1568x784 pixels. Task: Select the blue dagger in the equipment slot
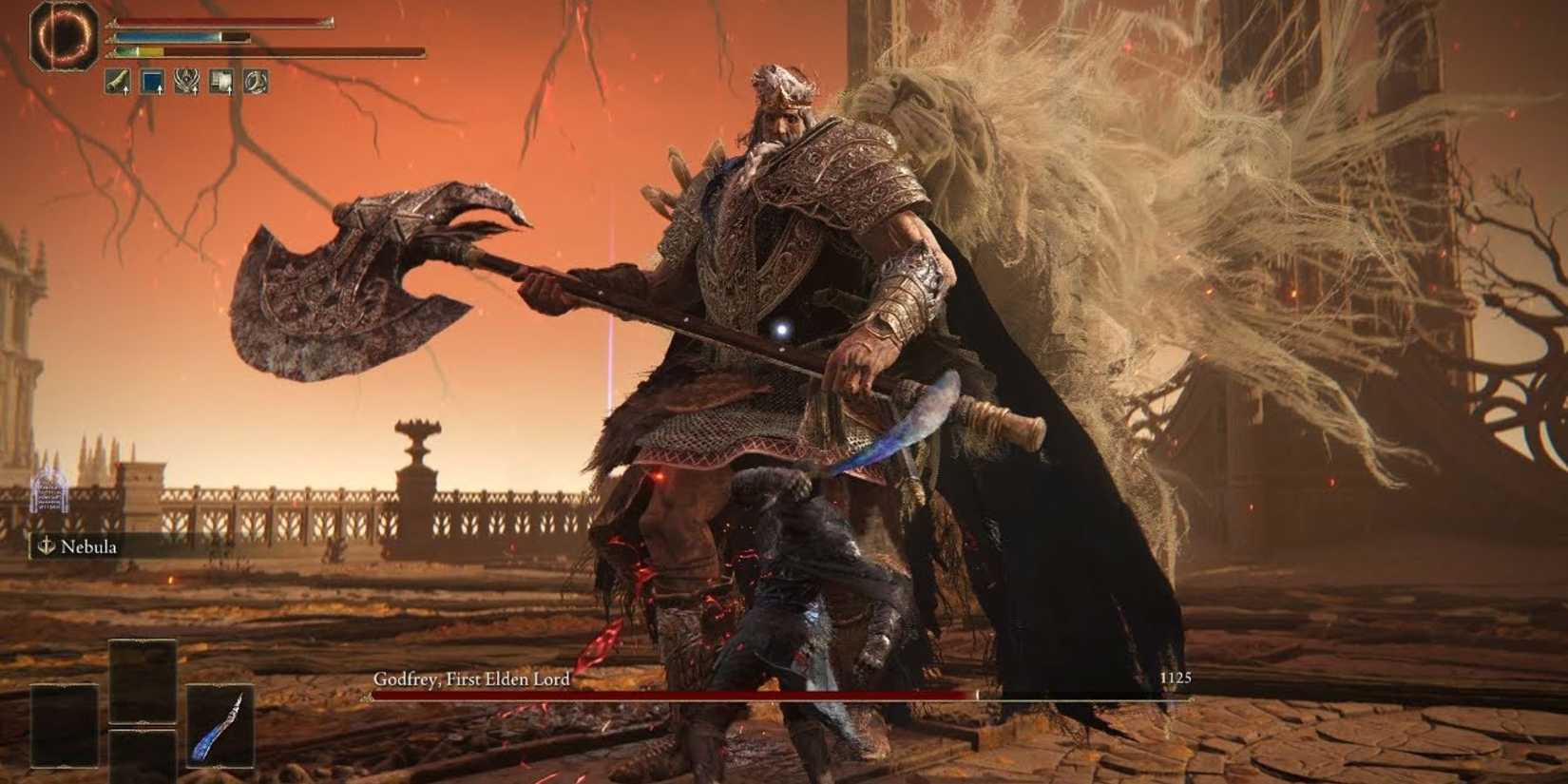pyautogui.click(x=219, y=725)
